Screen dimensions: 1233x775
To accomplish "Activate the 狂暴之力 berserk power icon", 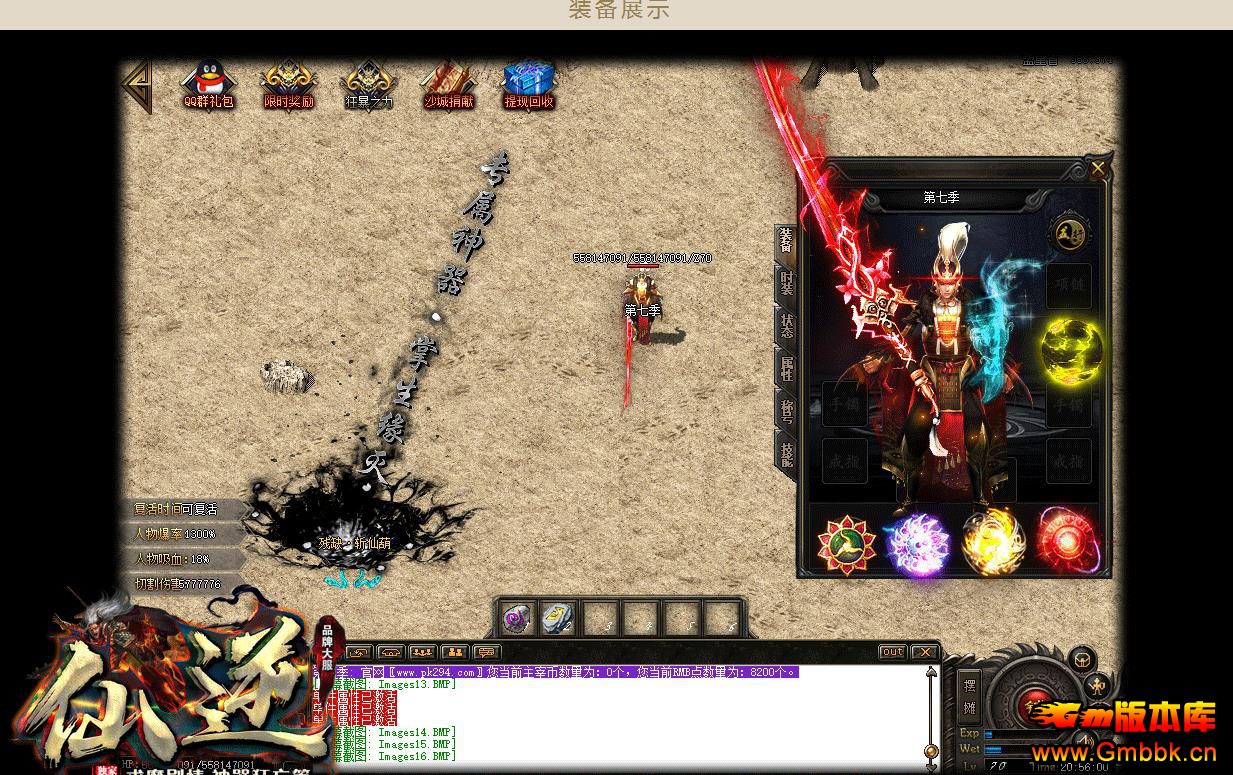I will coord(368,83).
